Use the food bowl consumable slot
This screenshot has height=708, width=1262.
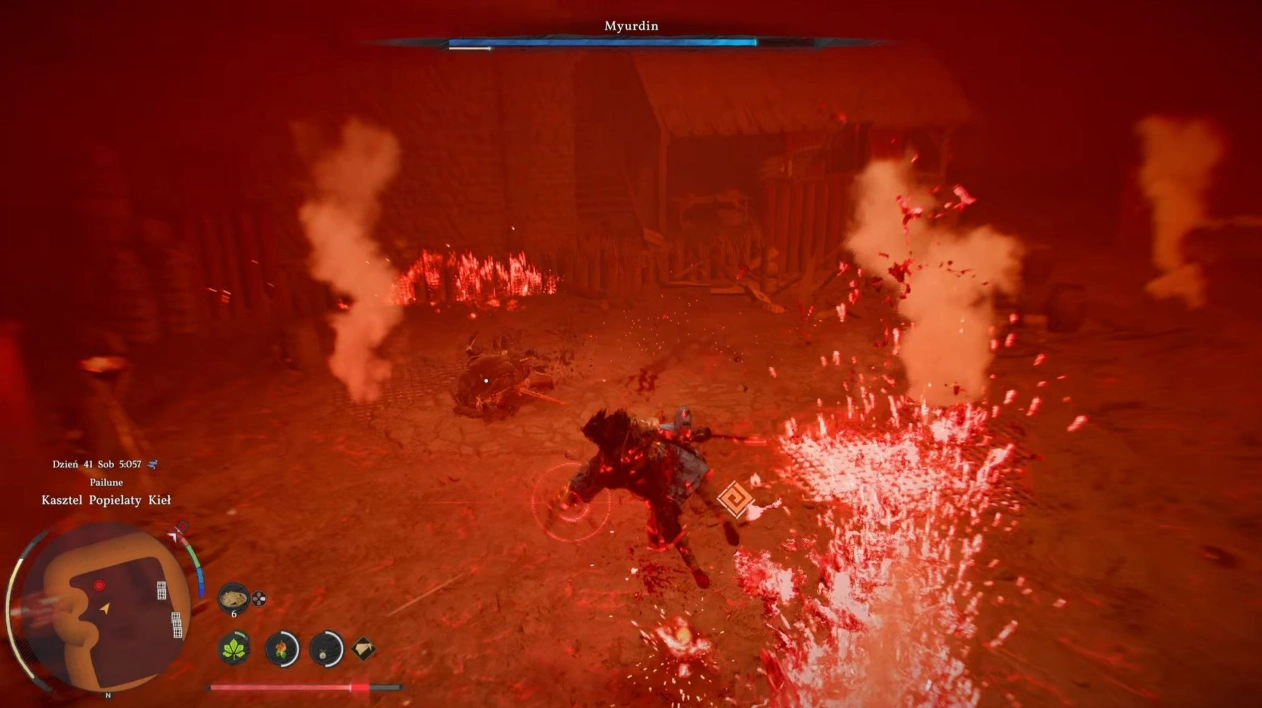233,598
